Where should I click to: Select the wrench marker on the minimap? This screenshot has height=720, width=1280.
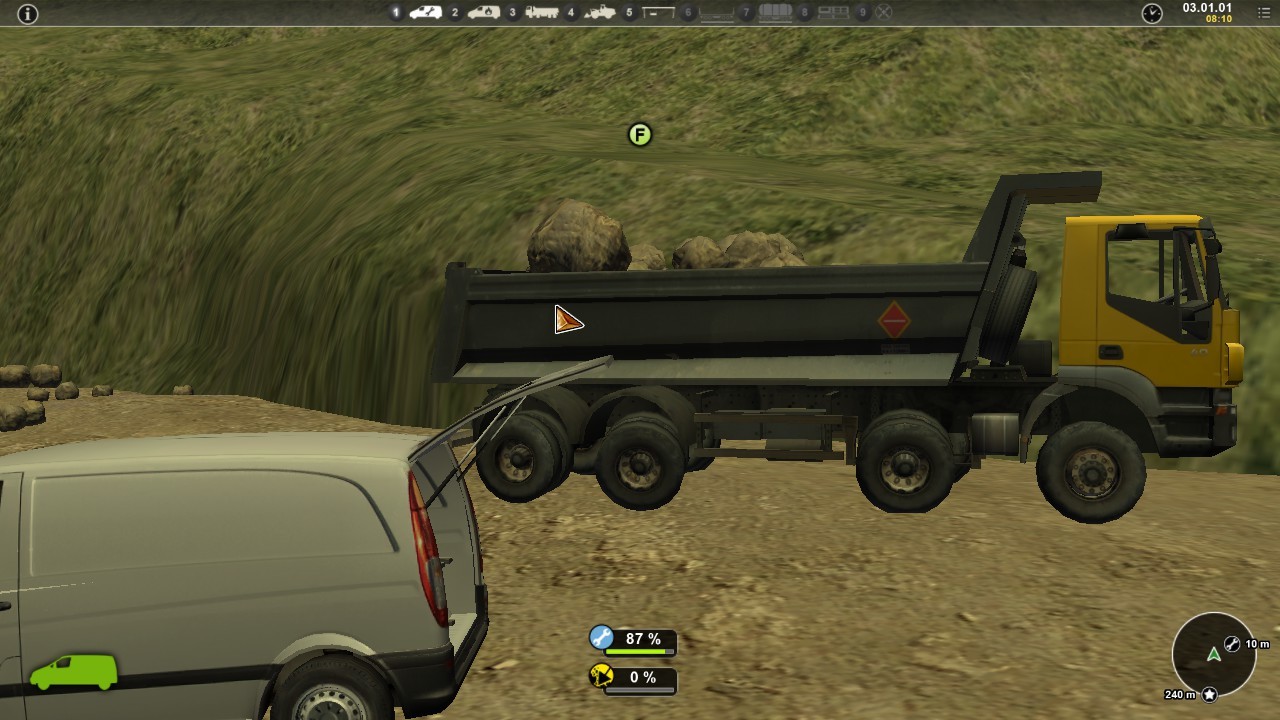click(1232, 644)
